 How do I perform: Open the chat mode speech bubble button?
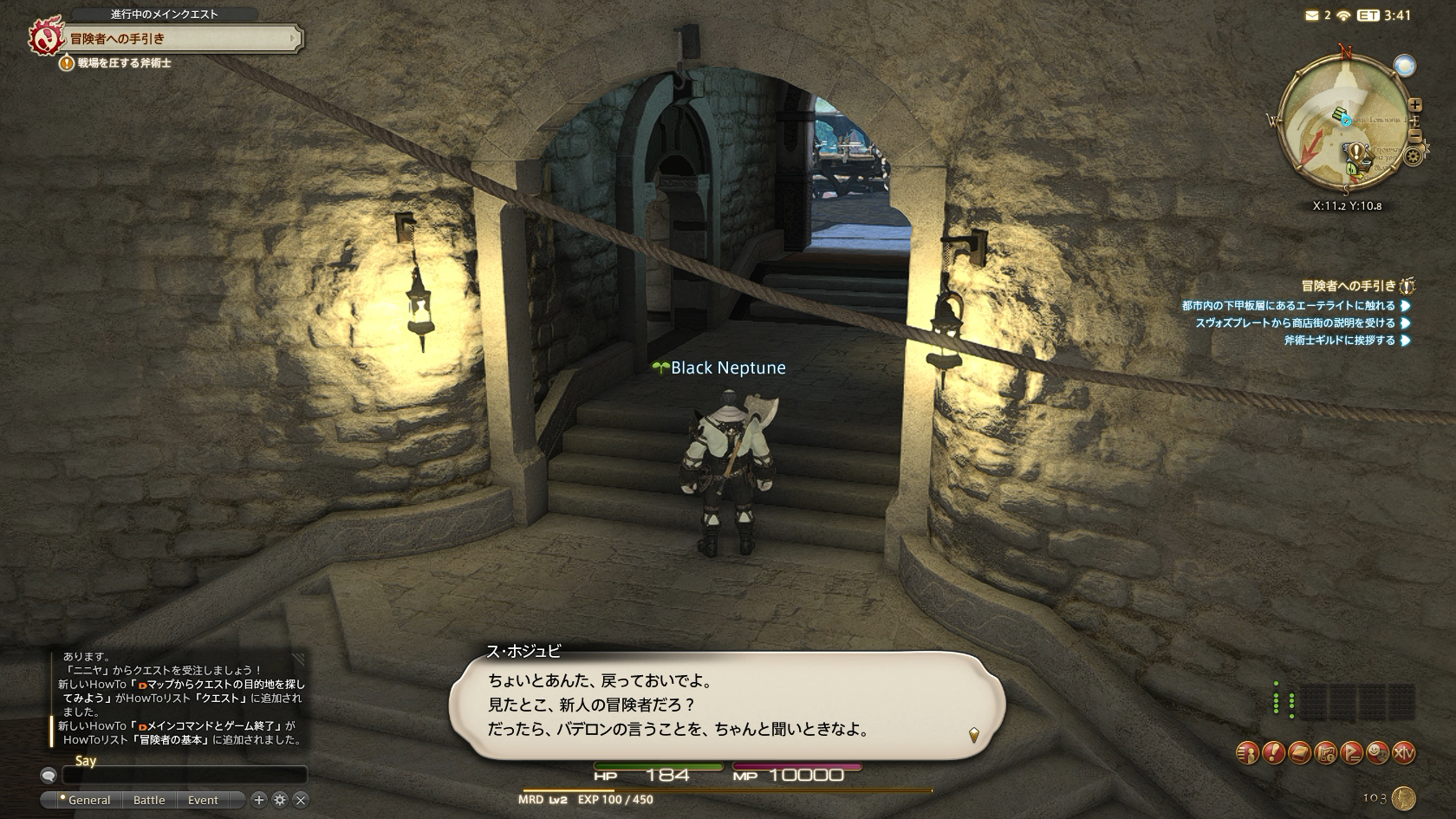pyautogui.click(x=49, y=776)
